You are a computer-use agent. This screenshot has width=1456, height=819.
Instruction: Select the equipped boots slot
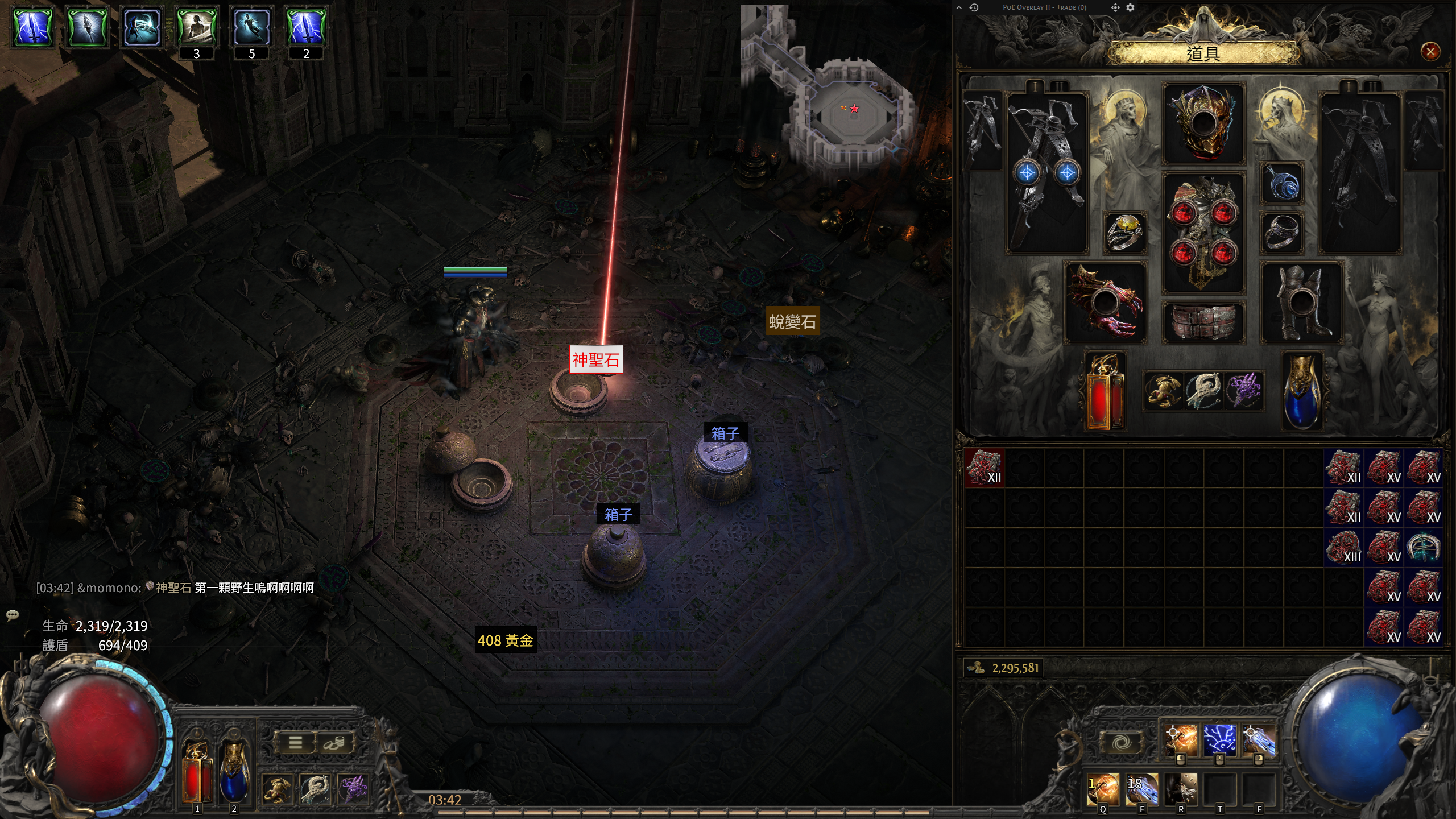(x=1301, y=303)
